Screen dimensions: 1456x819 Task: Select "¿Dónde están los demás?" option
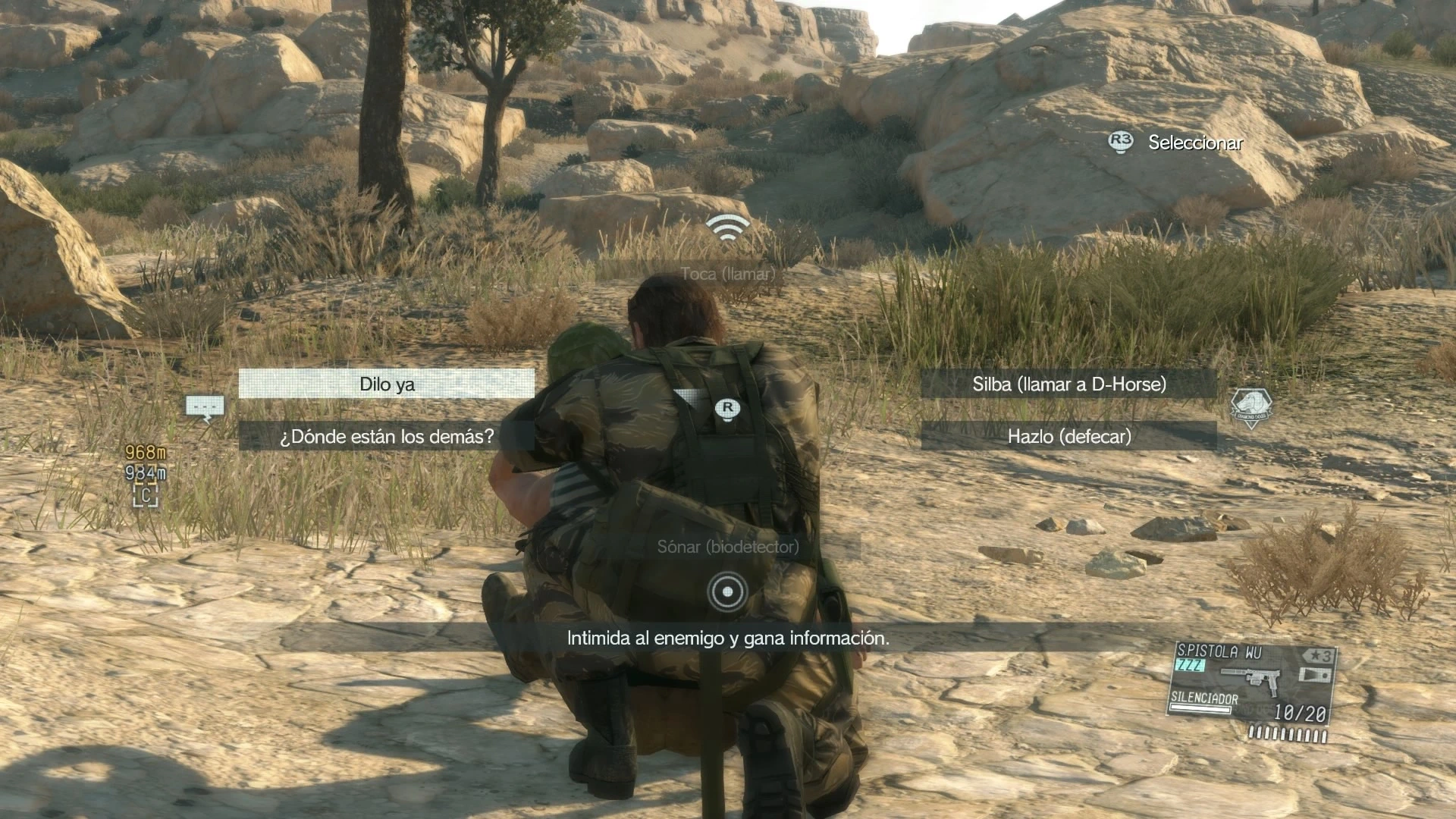click(387, 436)
